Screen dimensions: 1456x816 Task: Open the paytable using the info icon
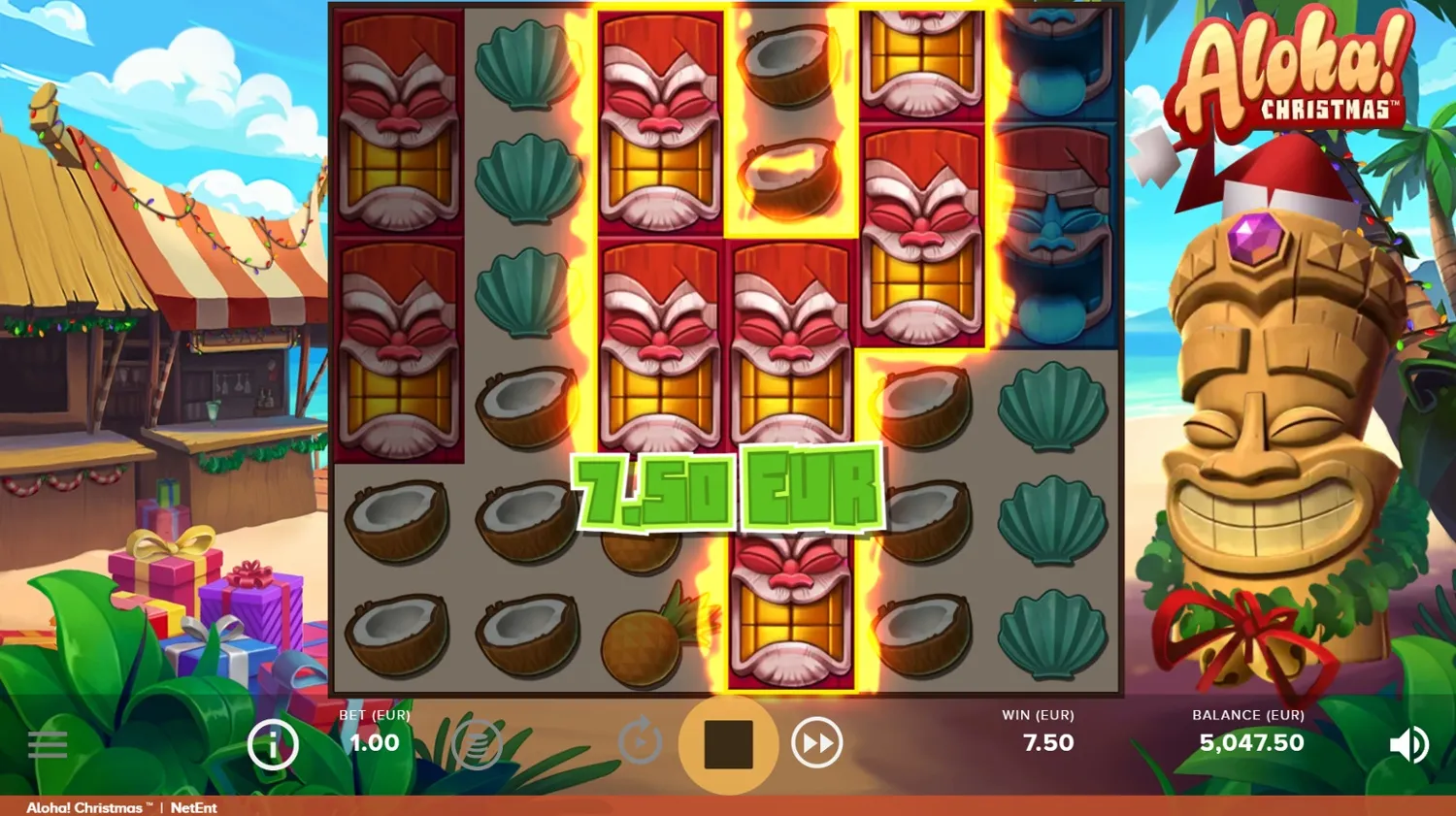pos(273,744)
